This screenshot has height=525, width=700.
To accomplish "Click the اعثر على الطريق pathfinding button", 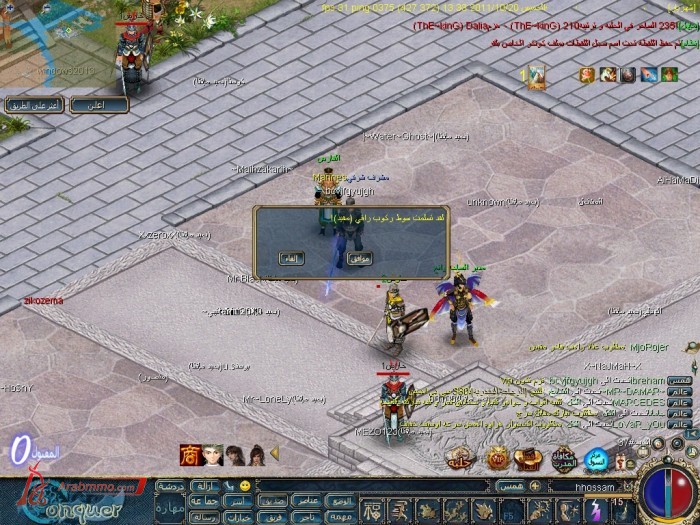I will [35, 104].
